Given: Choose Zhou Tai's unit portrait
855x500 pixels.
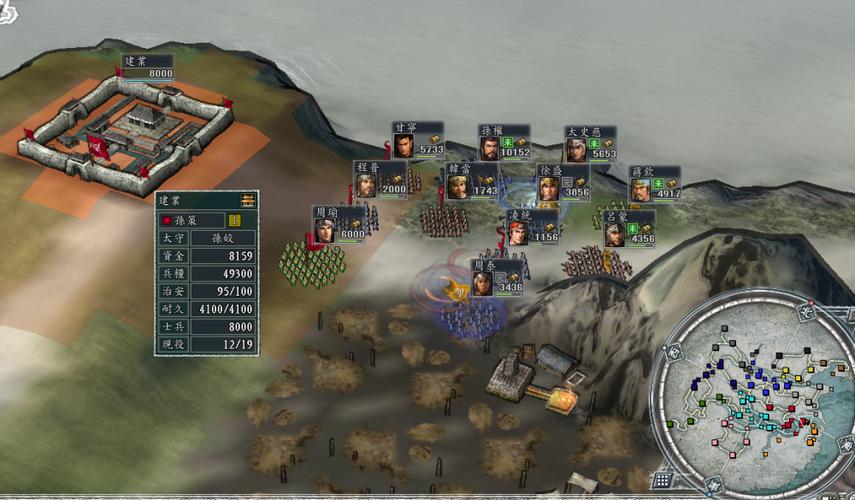Looking at the screenshot, I should pos(483,283).
